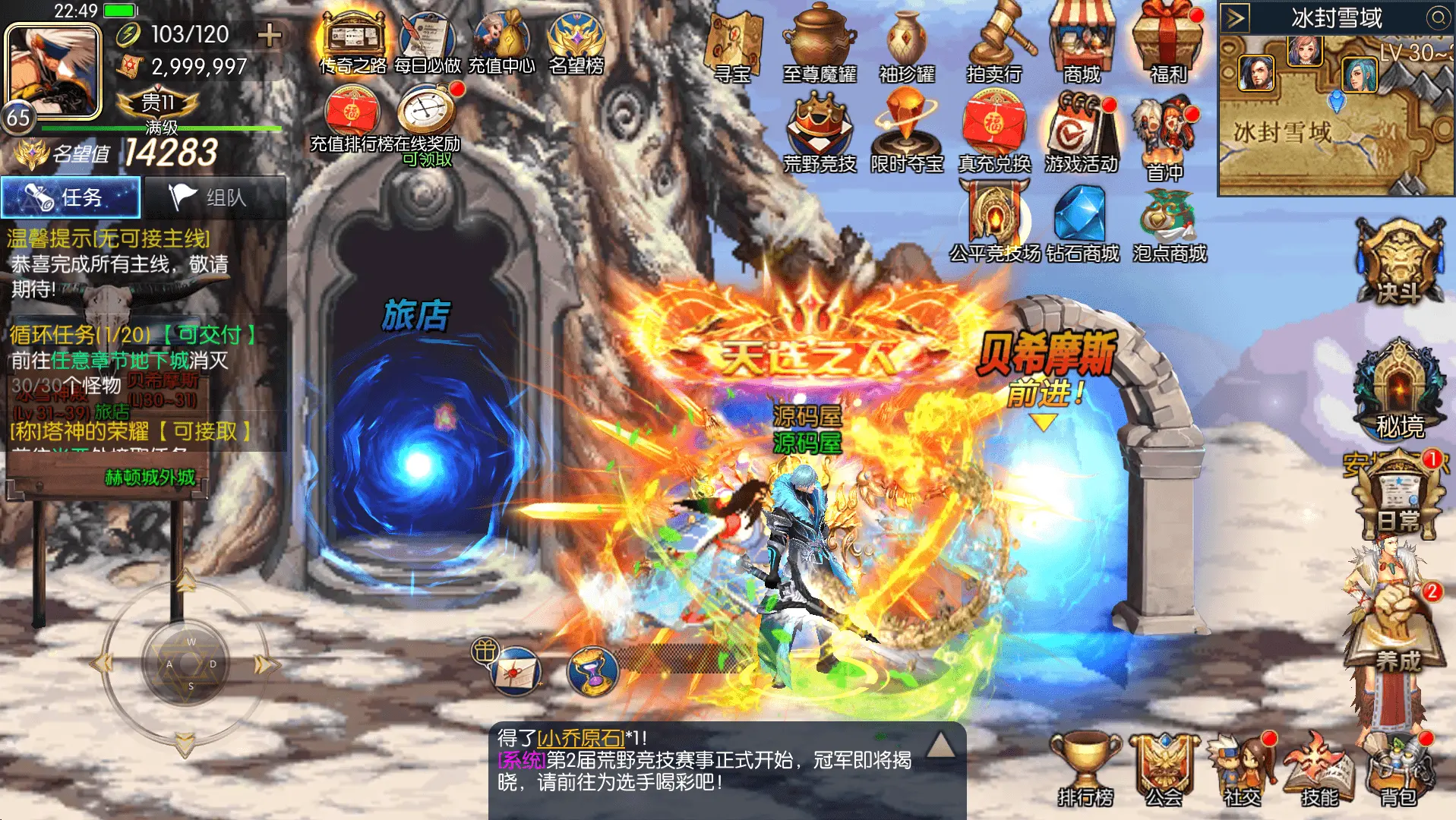1456x820 pixels.
Task: Switch to the 任务 quest tab
Action: (70, 197)
